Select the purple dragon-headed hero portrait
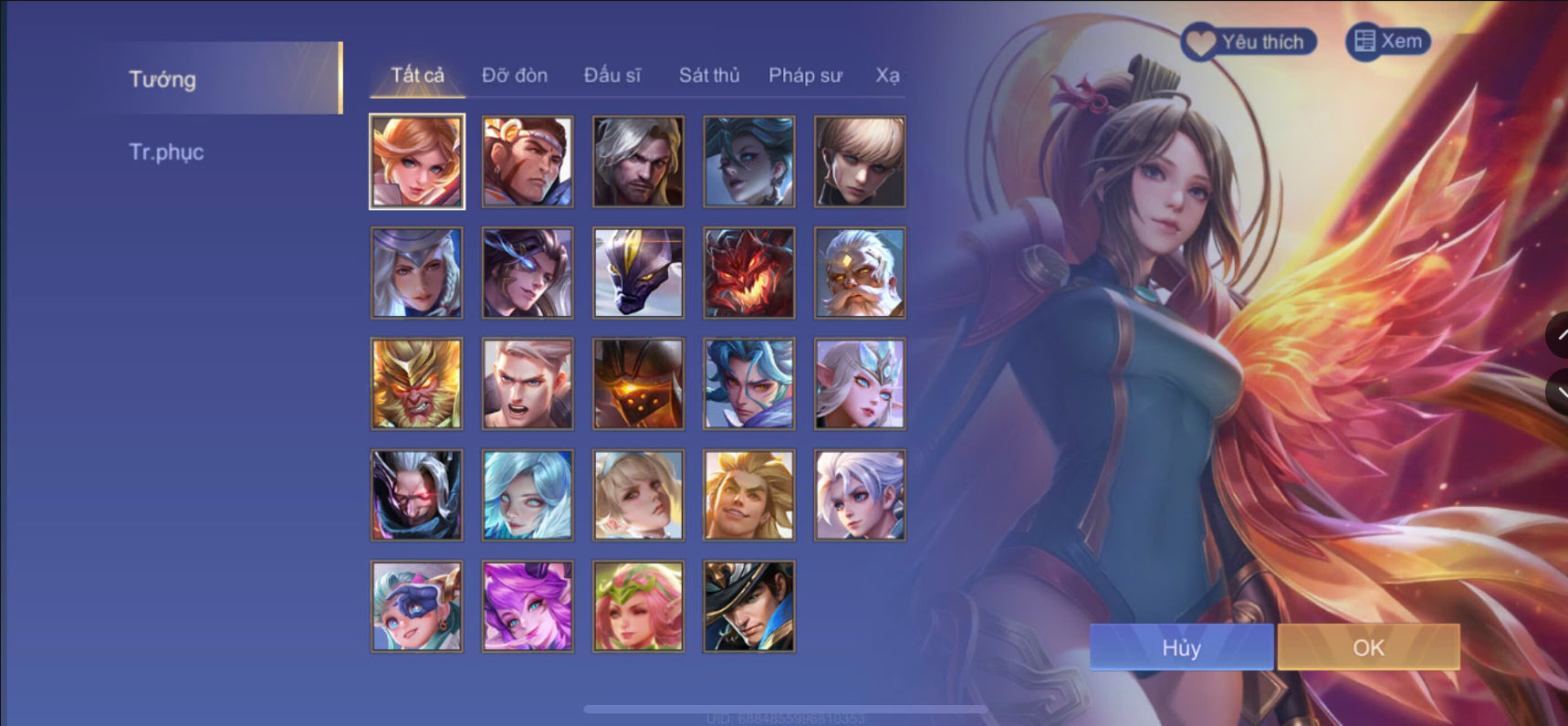The image size is (1568, 726). tap(637, 272)
